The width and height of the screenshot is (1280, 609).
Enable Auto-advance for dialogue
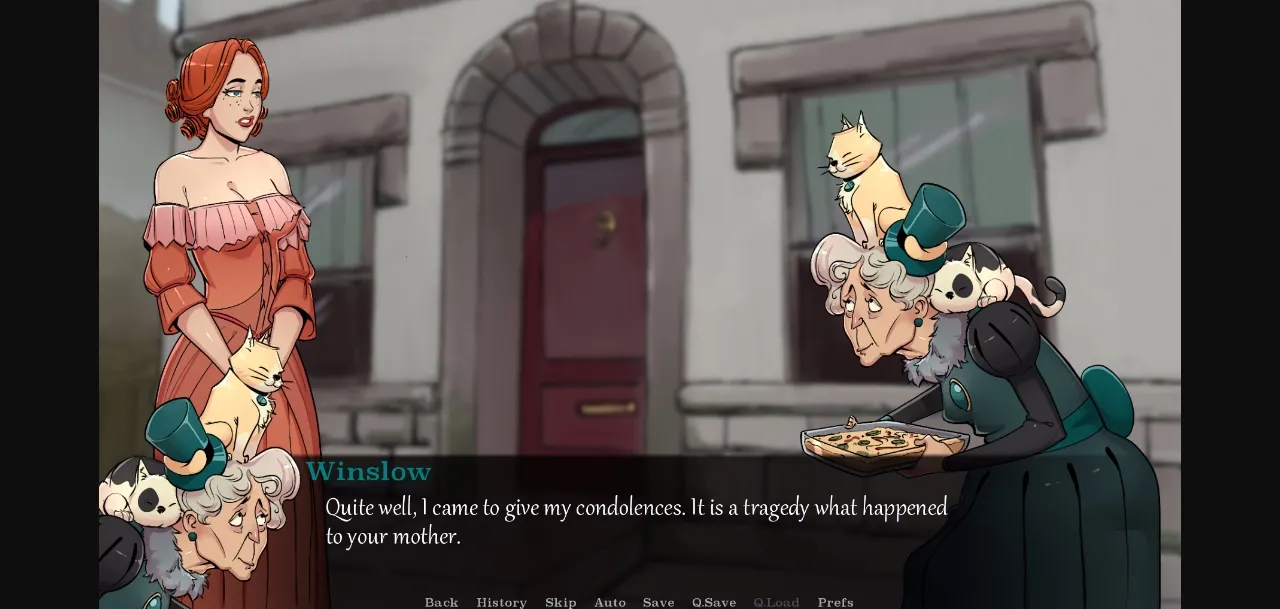pyautogui.click(x=610, y=602)
